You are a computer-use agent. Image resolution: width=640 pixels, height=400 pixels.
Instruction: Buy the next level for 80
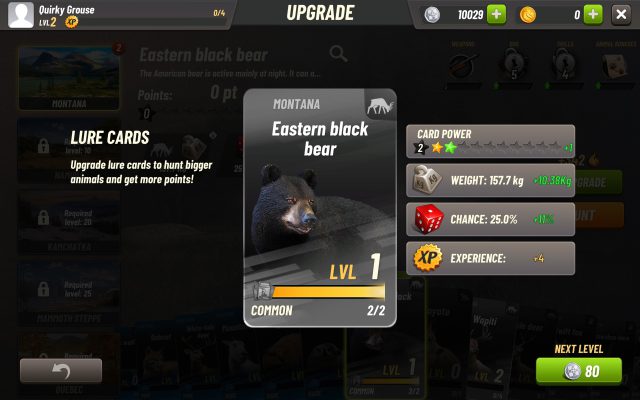578,371
